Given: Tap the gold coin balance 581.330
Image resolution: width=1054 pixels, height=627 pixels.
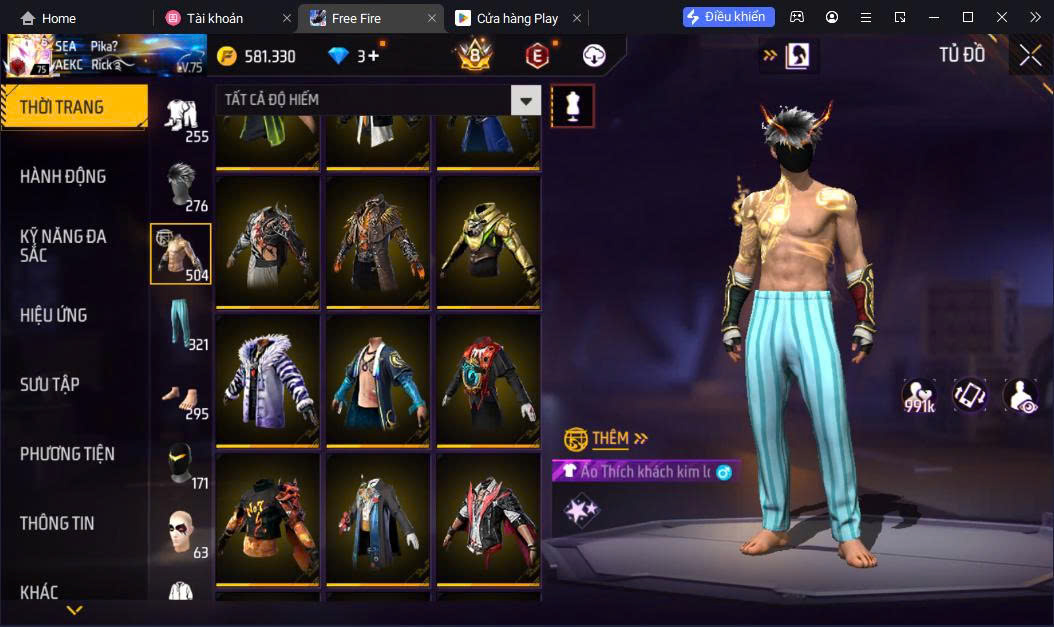Looking at the screenshot, I should click(x=257, y=56).
